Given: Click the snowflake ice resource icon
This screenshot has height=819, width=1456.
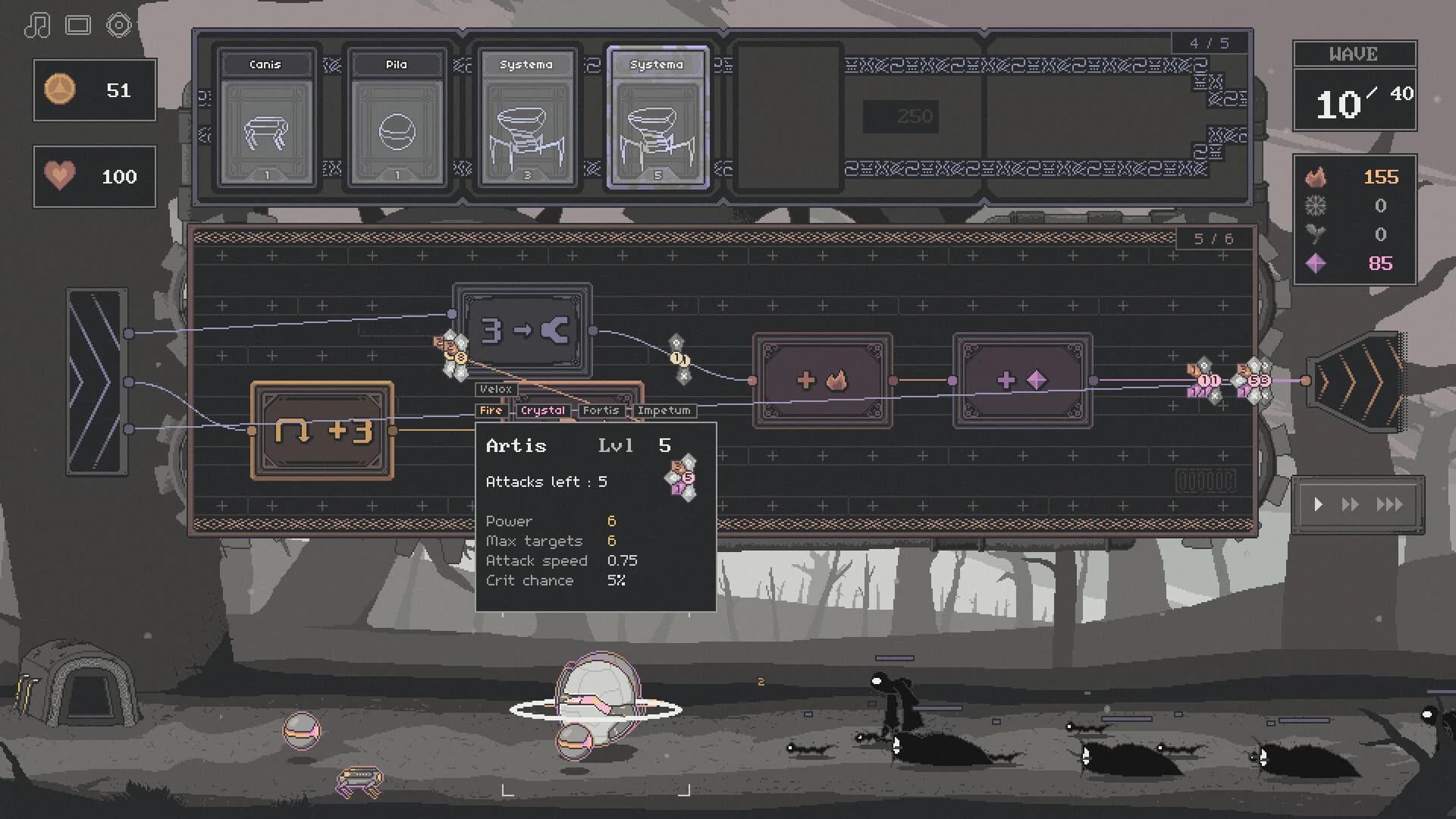Looking at the screenshot, I should click(x=1317, y=206).
